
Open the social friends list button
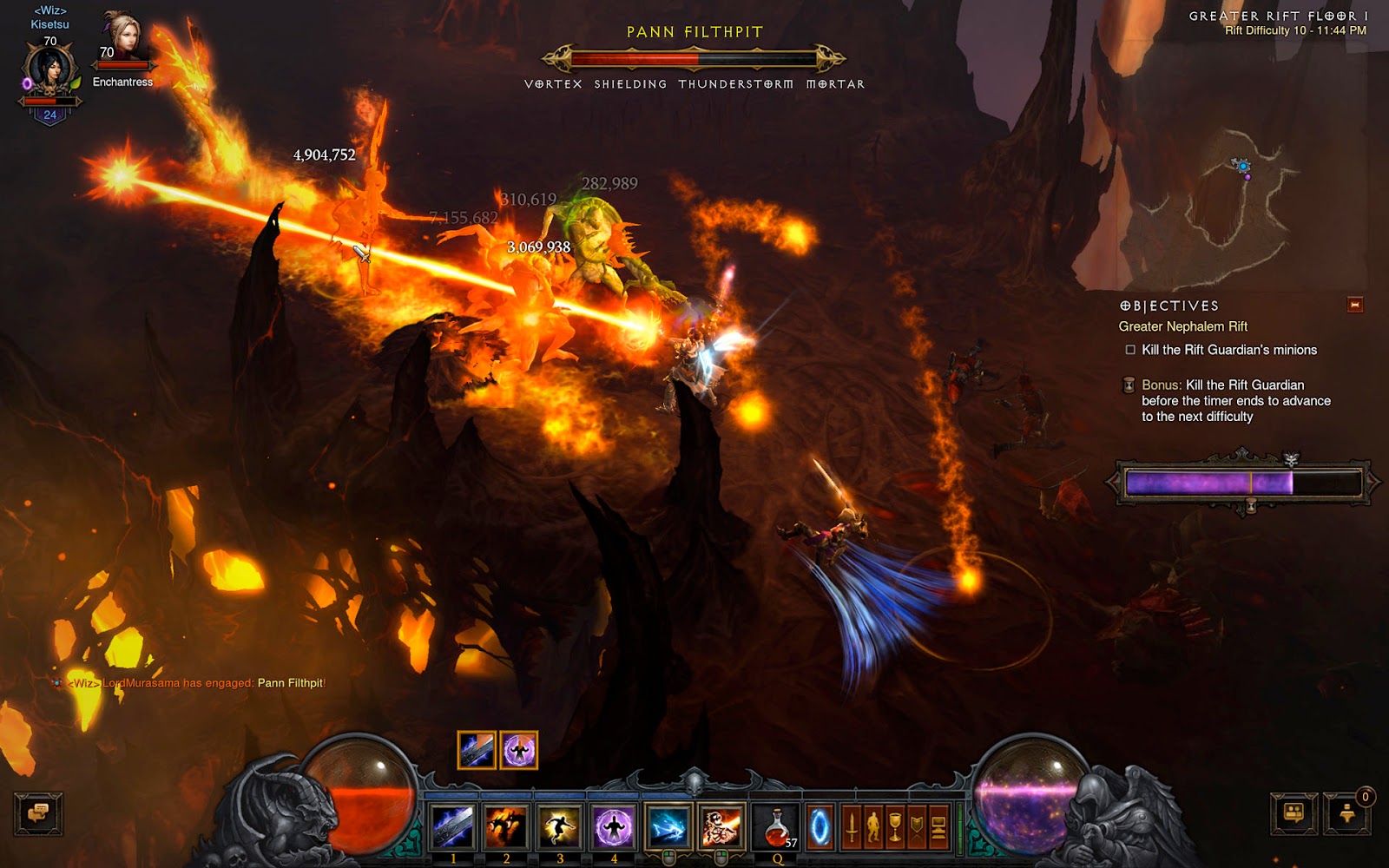point(1294,813)
